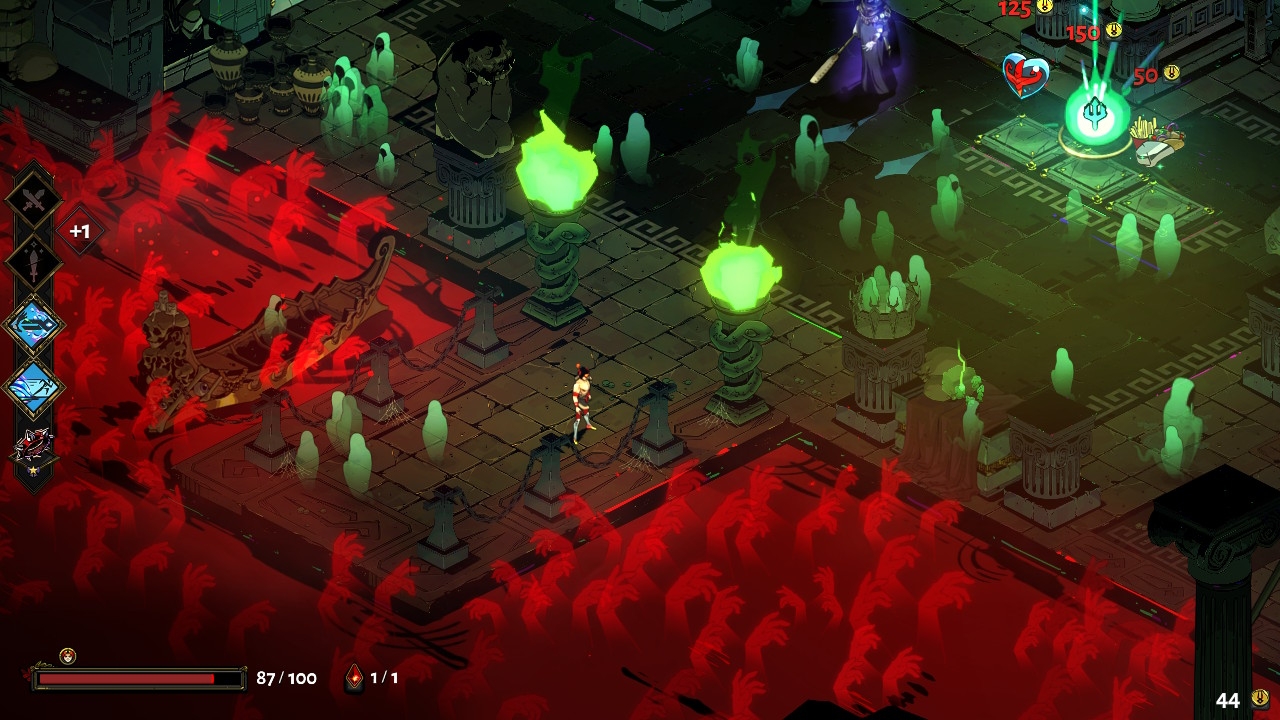Inspect the blue boon showing a dashing figure

(x=34, y=386)
